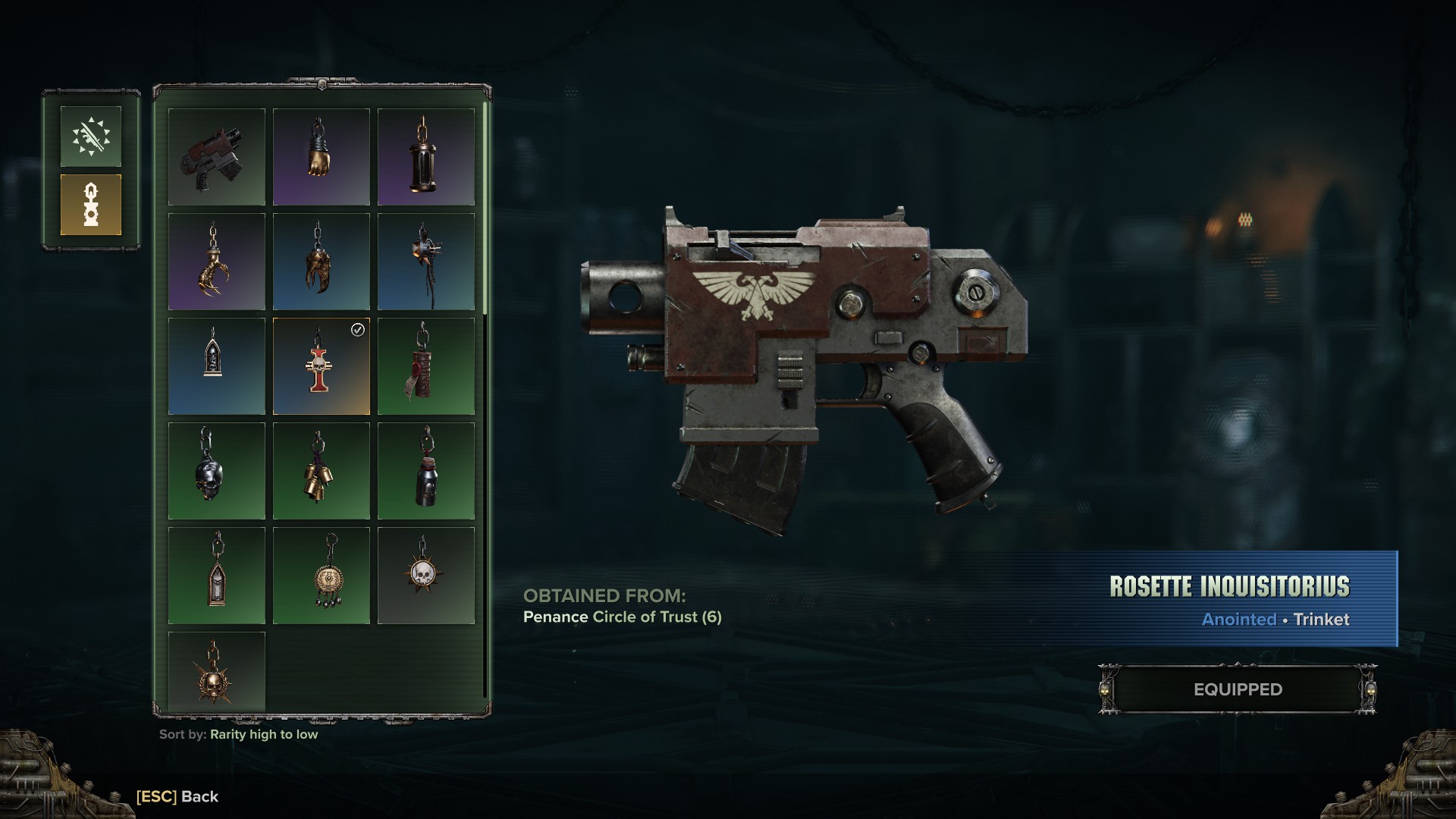Screen dimensions: 1456x819
Task: Select the small gothic shrine trinket on blue
Action: pyautogui.click(x=217, y=366)
